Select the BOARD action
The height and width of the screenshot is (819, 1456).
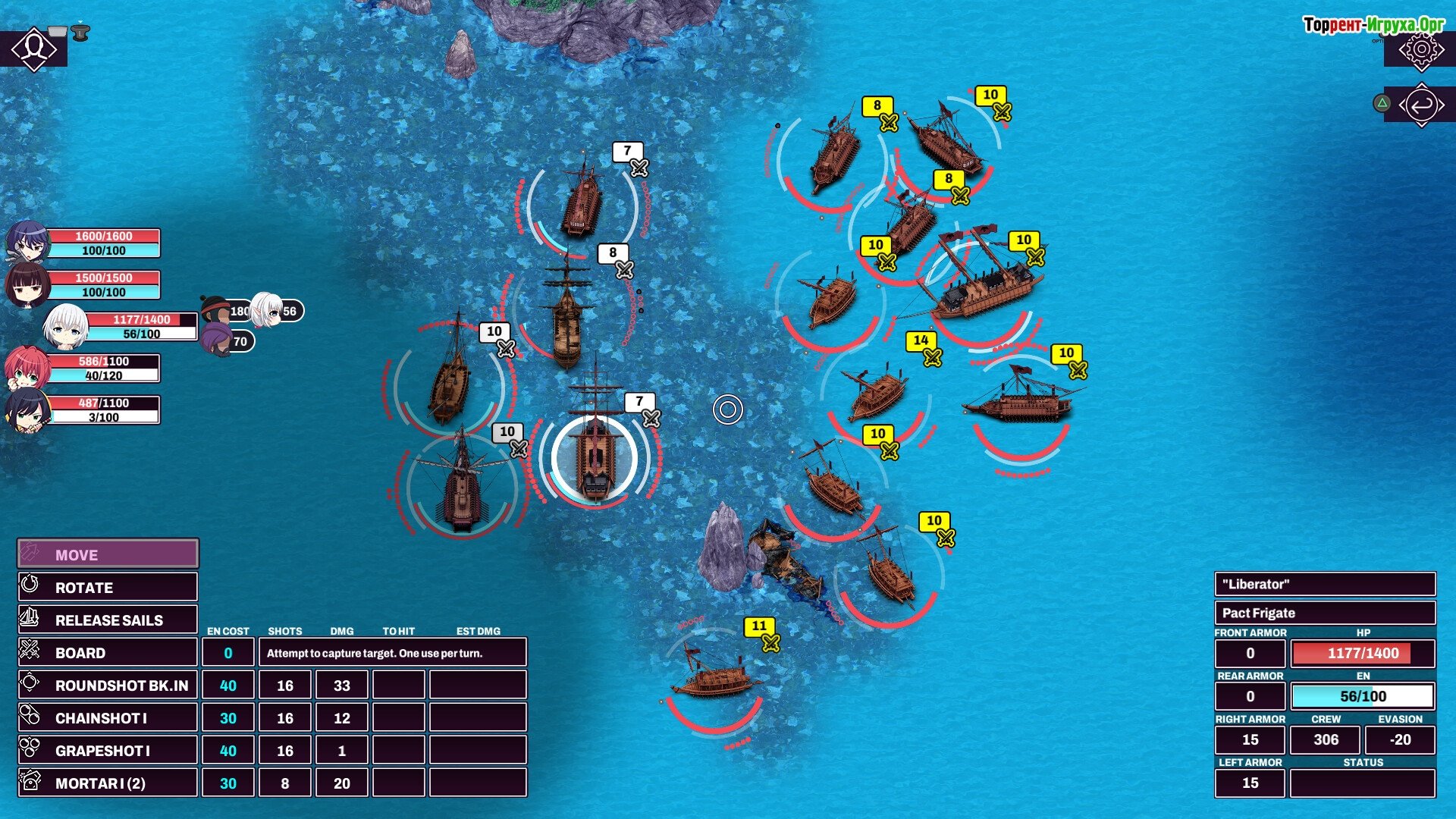[108, 653]
